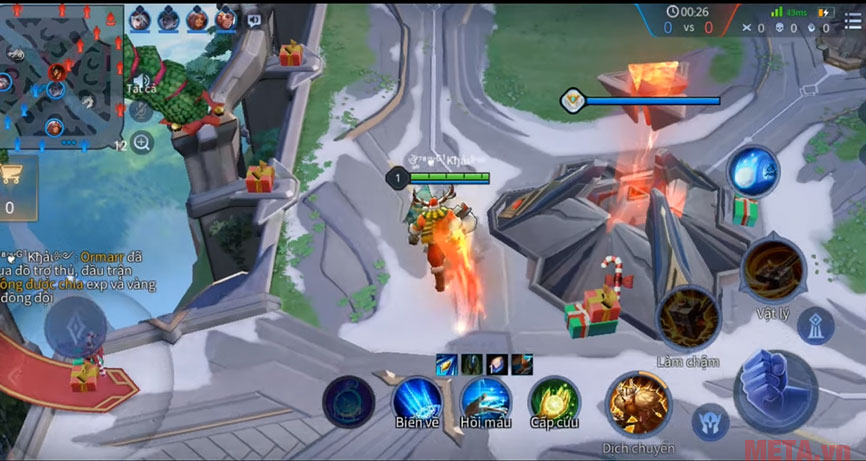866x461 pixels.
Task: Use the Làm chậm skill
Action: click(688, 319)
